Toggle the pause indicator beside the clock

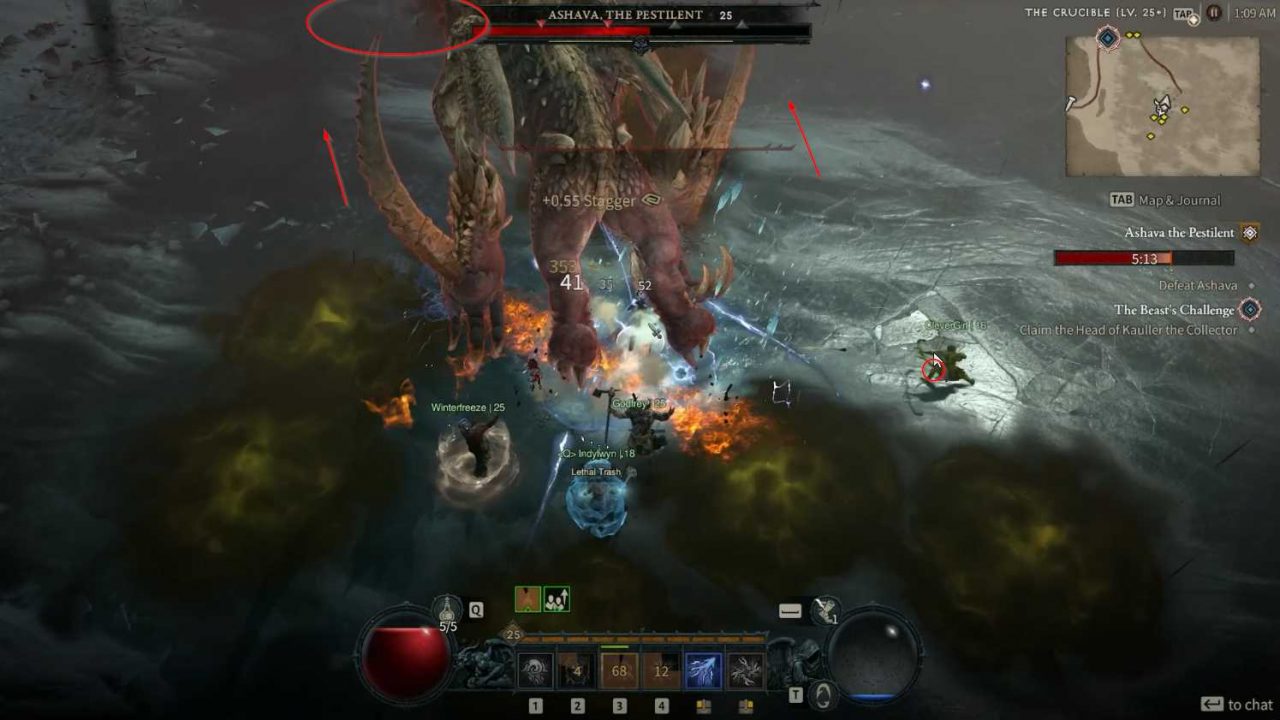coord(1215,14)
